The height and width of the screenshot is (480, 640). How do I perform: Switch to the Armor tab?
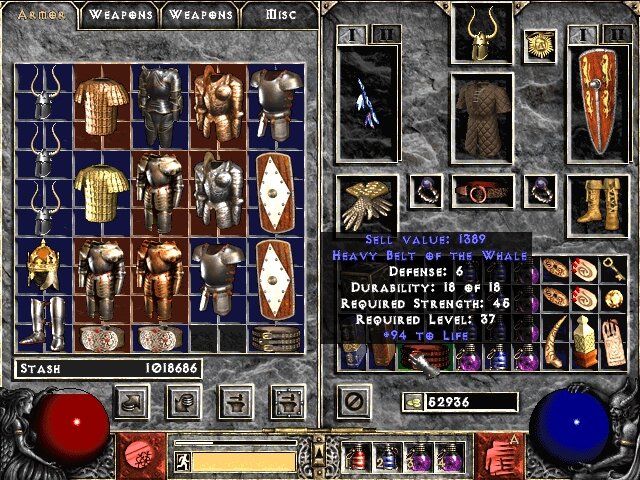coord(42,15)
